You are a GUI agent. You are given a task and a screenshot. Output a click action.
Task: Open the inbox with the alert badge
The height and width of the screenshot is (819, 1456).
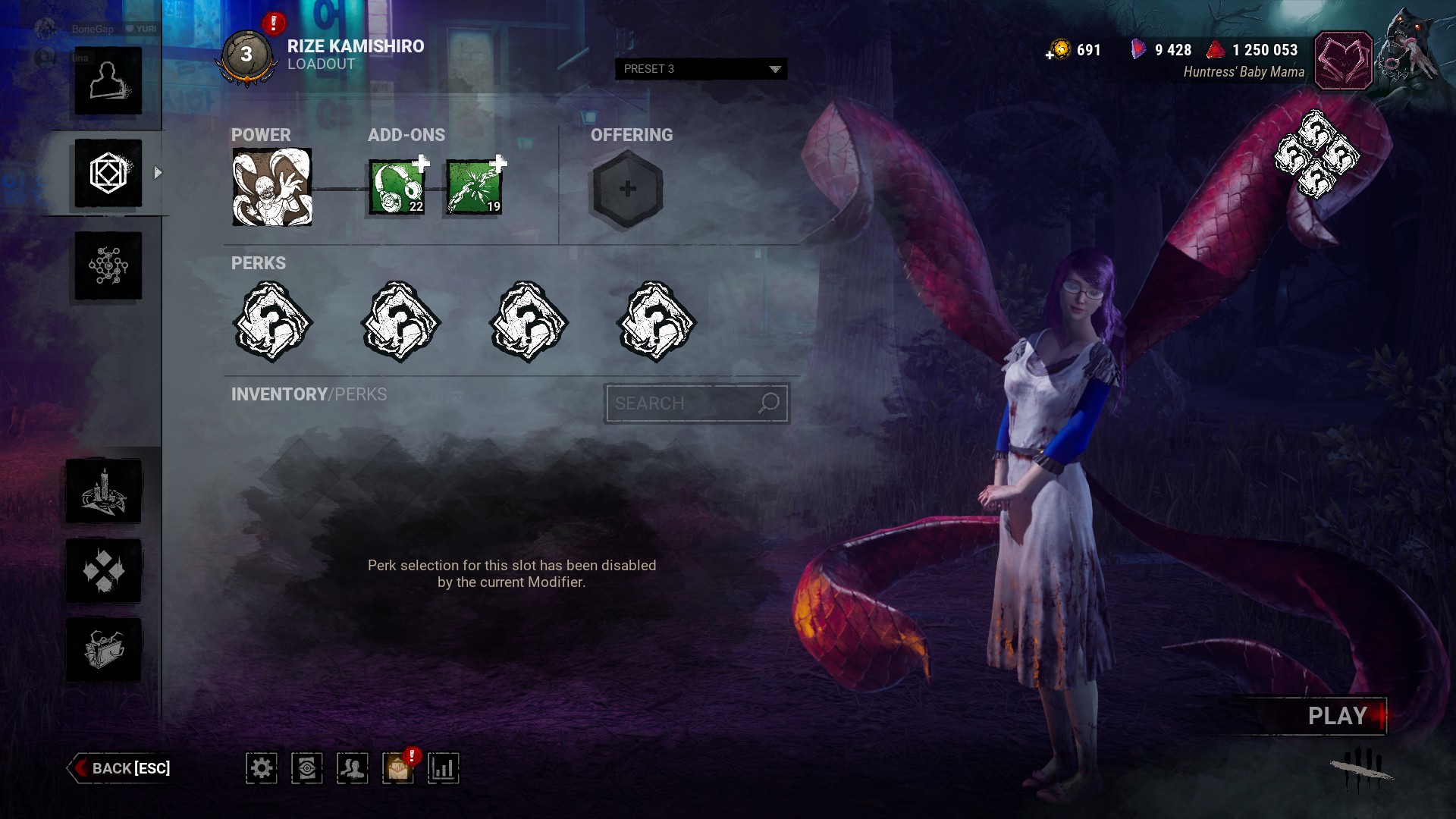398,768
